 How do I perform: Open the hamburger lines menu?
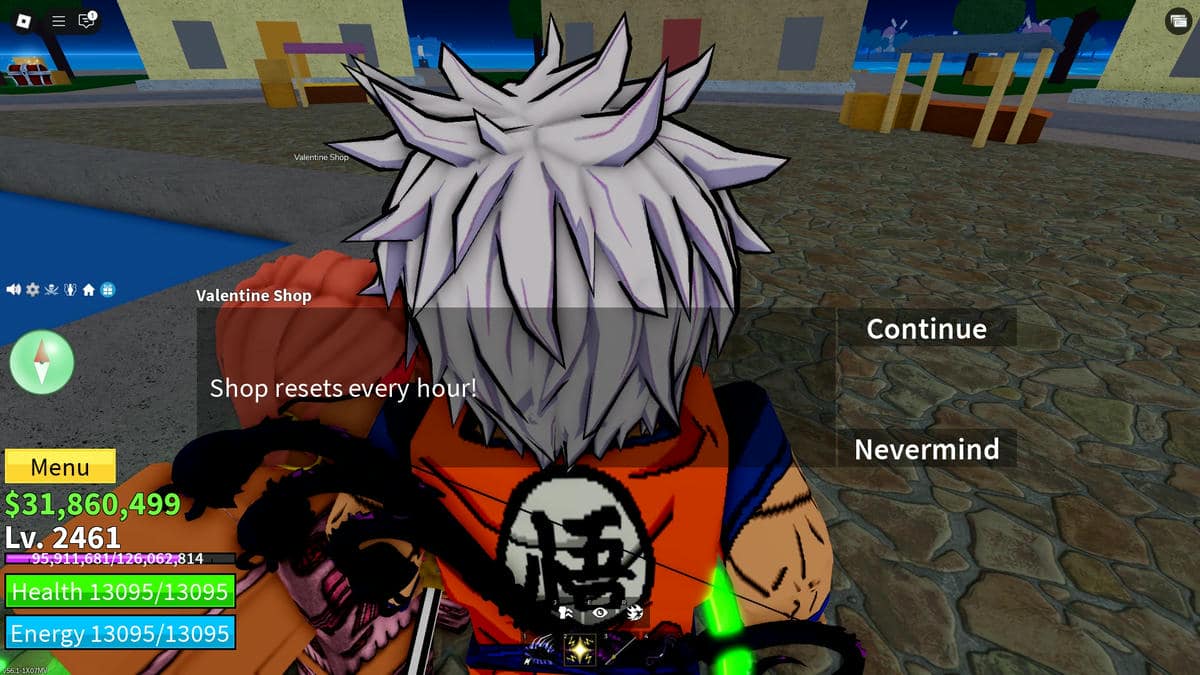click(x=58, y=21)
